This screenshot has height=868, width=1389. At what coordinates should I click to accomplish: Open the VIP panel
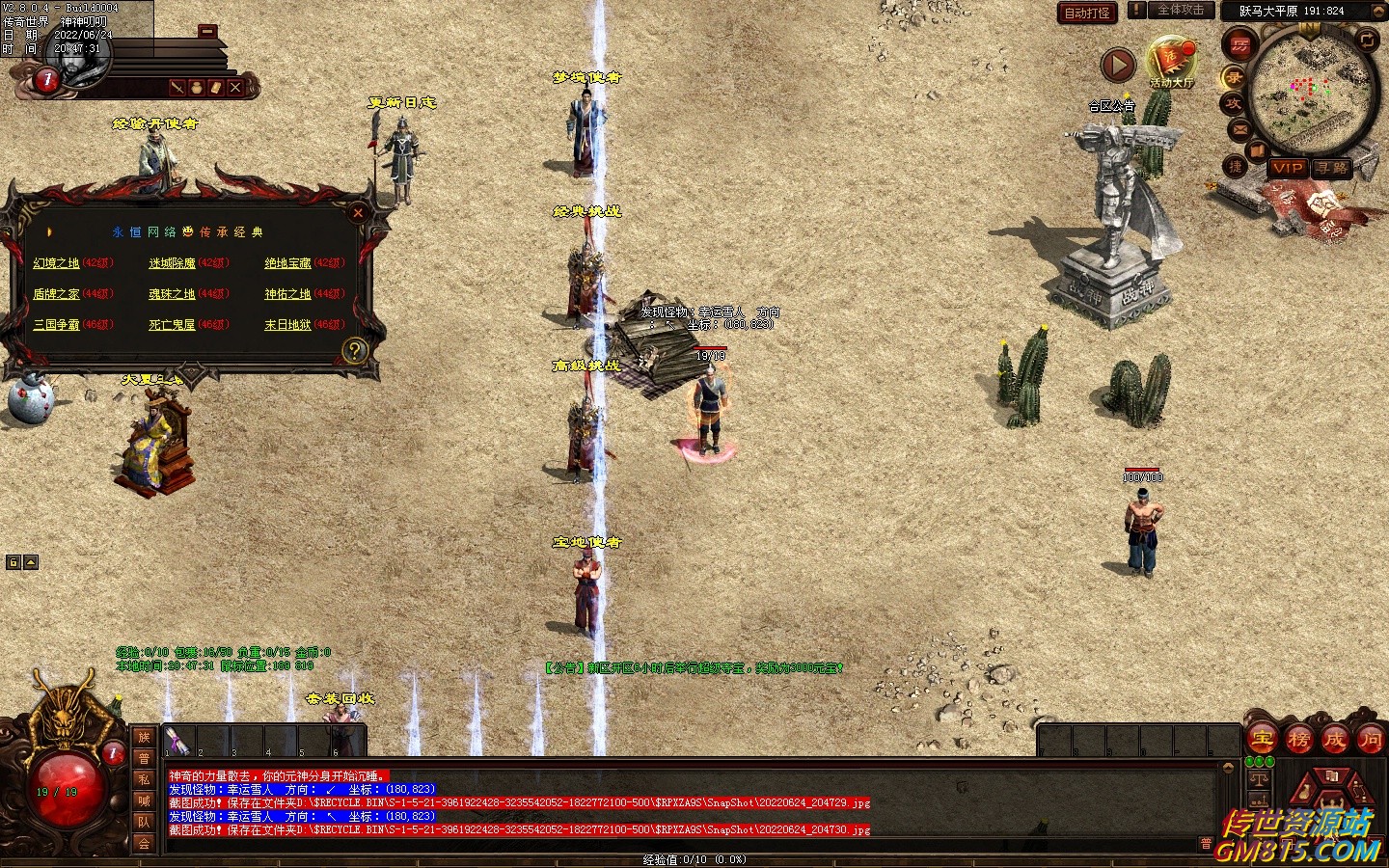click(1288, 168)
